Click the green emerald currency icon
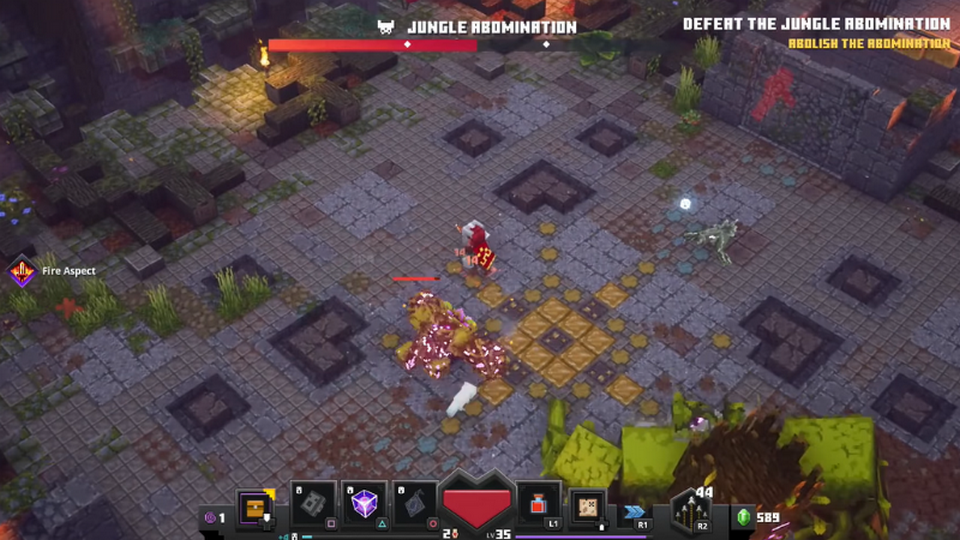The height and width of the screenshot is (540, 960). tap(743, 517)
